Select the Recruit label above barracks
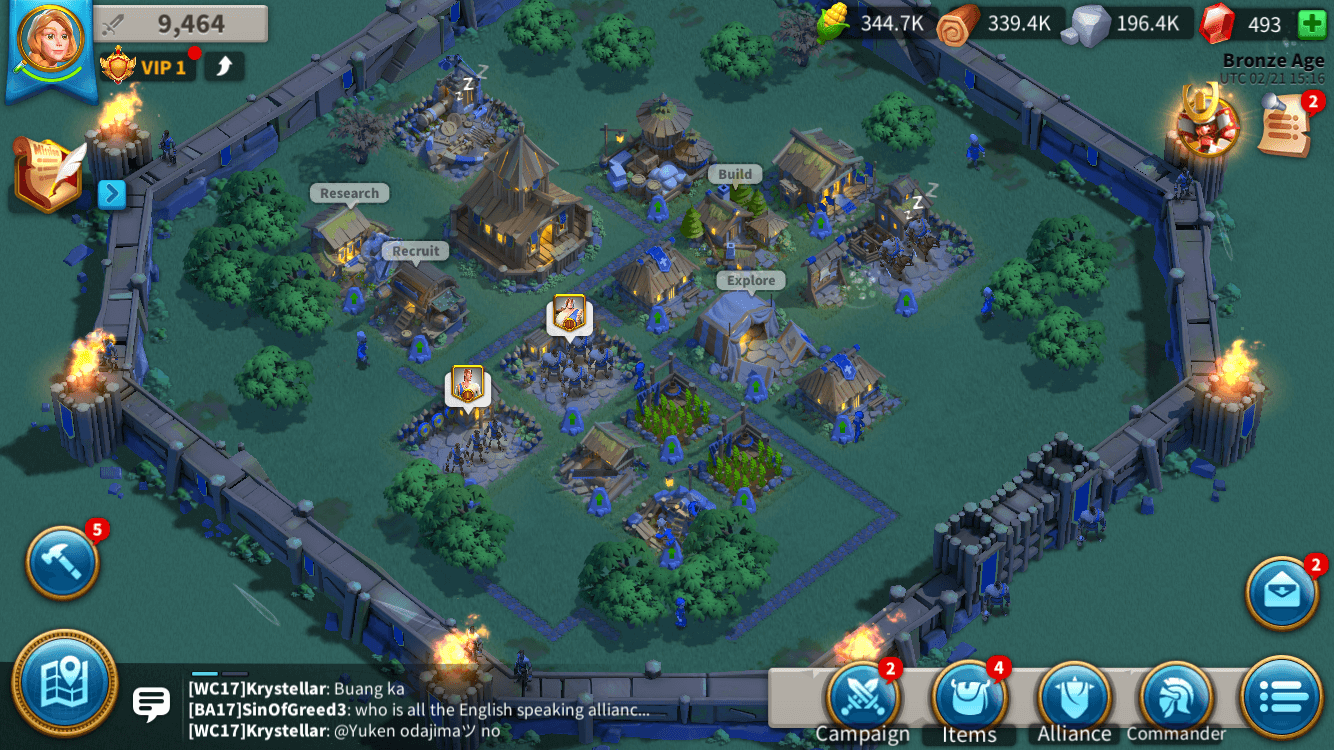The width and height of the screenshot is (1334, 750). coord(414,250)
